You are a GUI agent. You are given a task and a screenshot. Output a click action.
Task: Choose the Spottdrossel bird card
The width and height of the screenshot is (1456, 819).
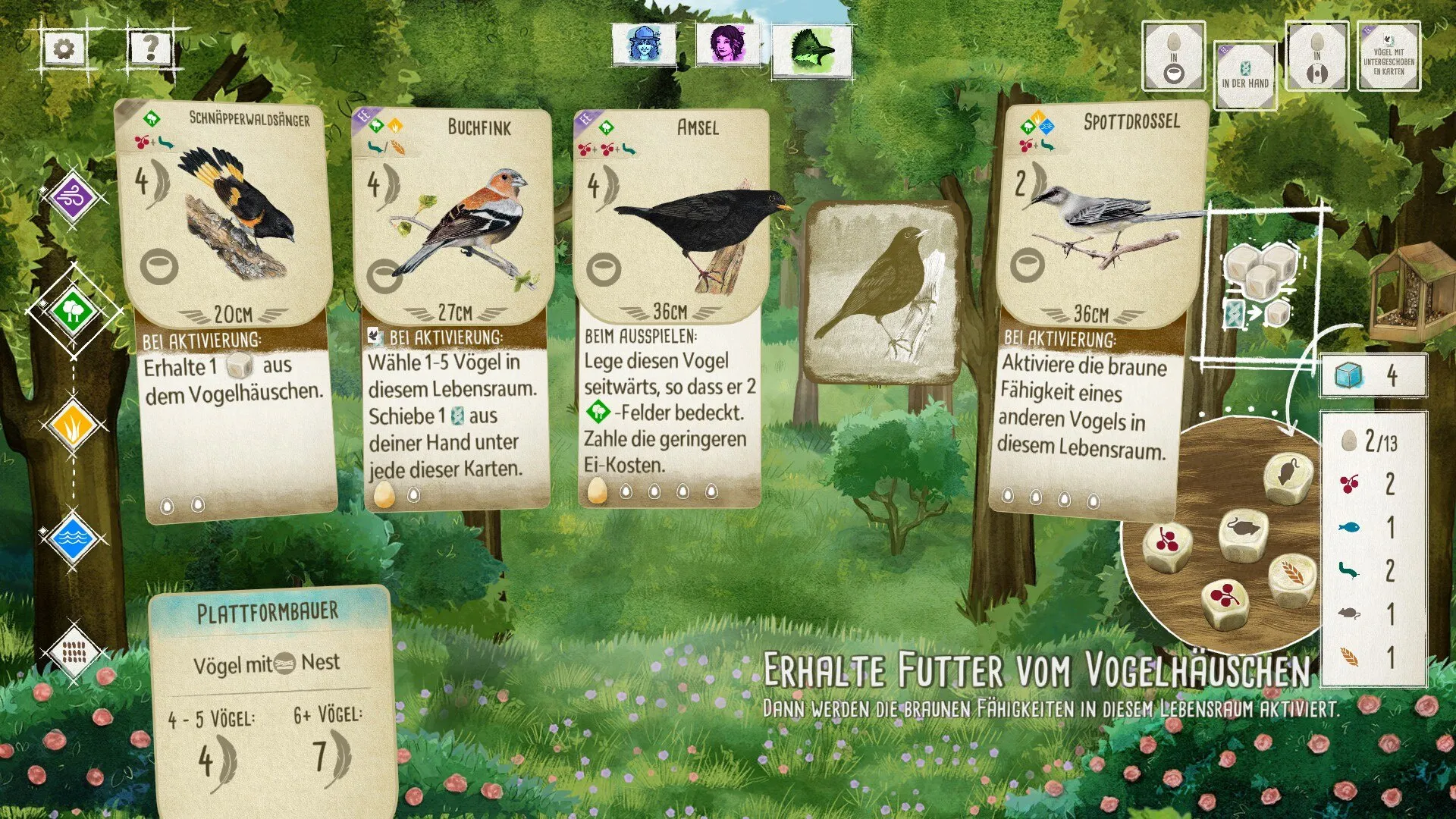(1092, 311)
